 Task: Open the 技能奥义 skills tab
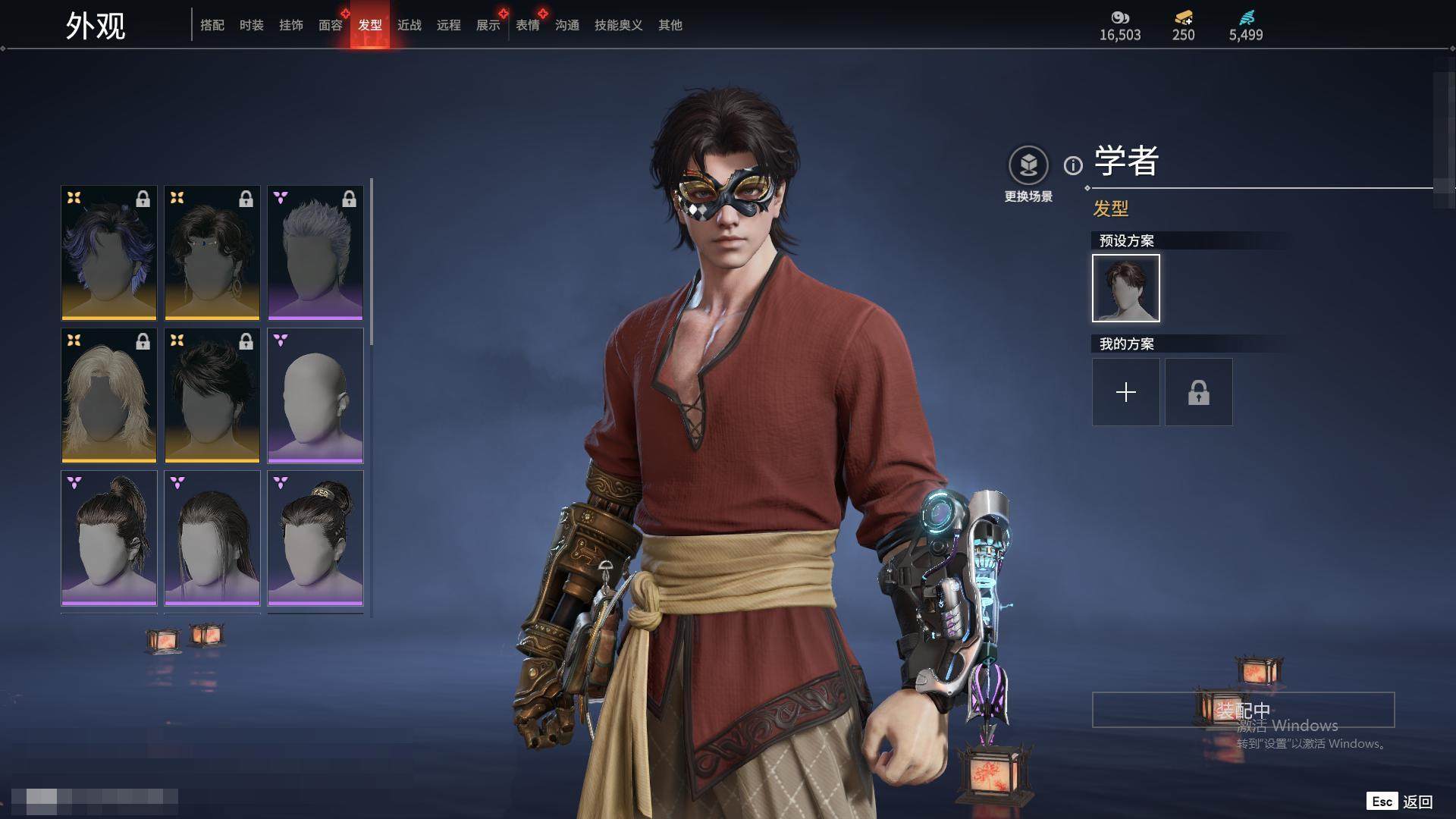(619, 25)
